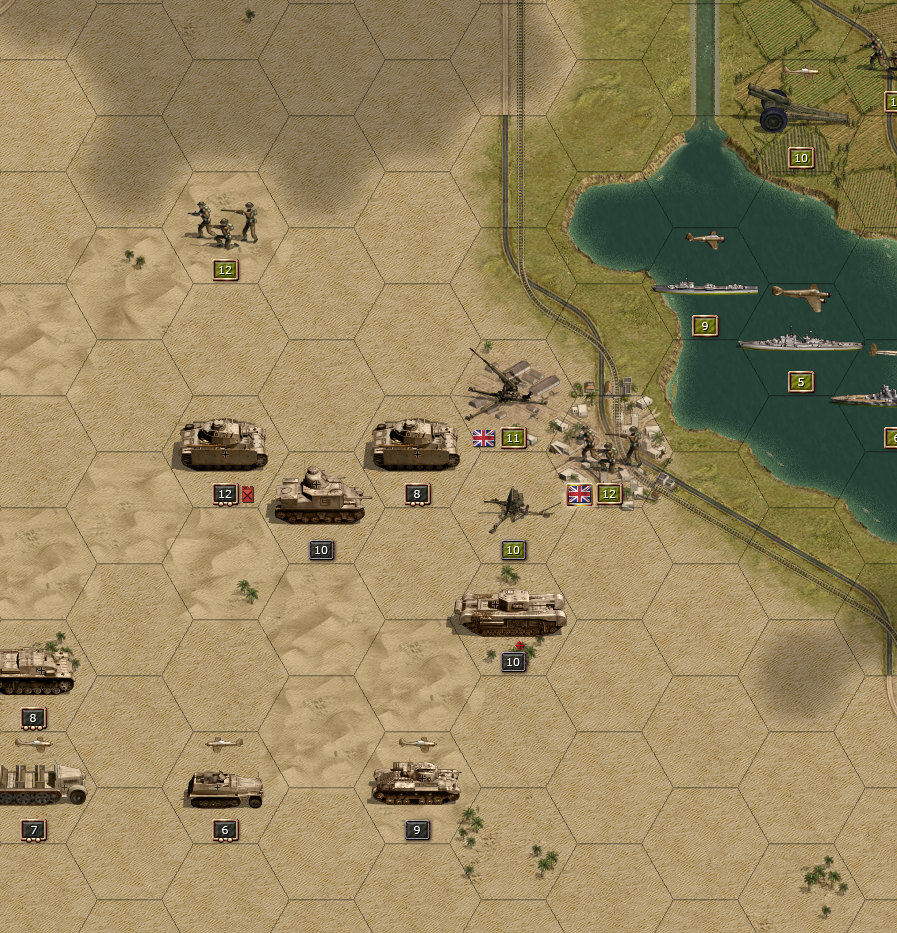Select the German tank with strength 9
This screenshot has width=897, height=933.
[416, 783]
